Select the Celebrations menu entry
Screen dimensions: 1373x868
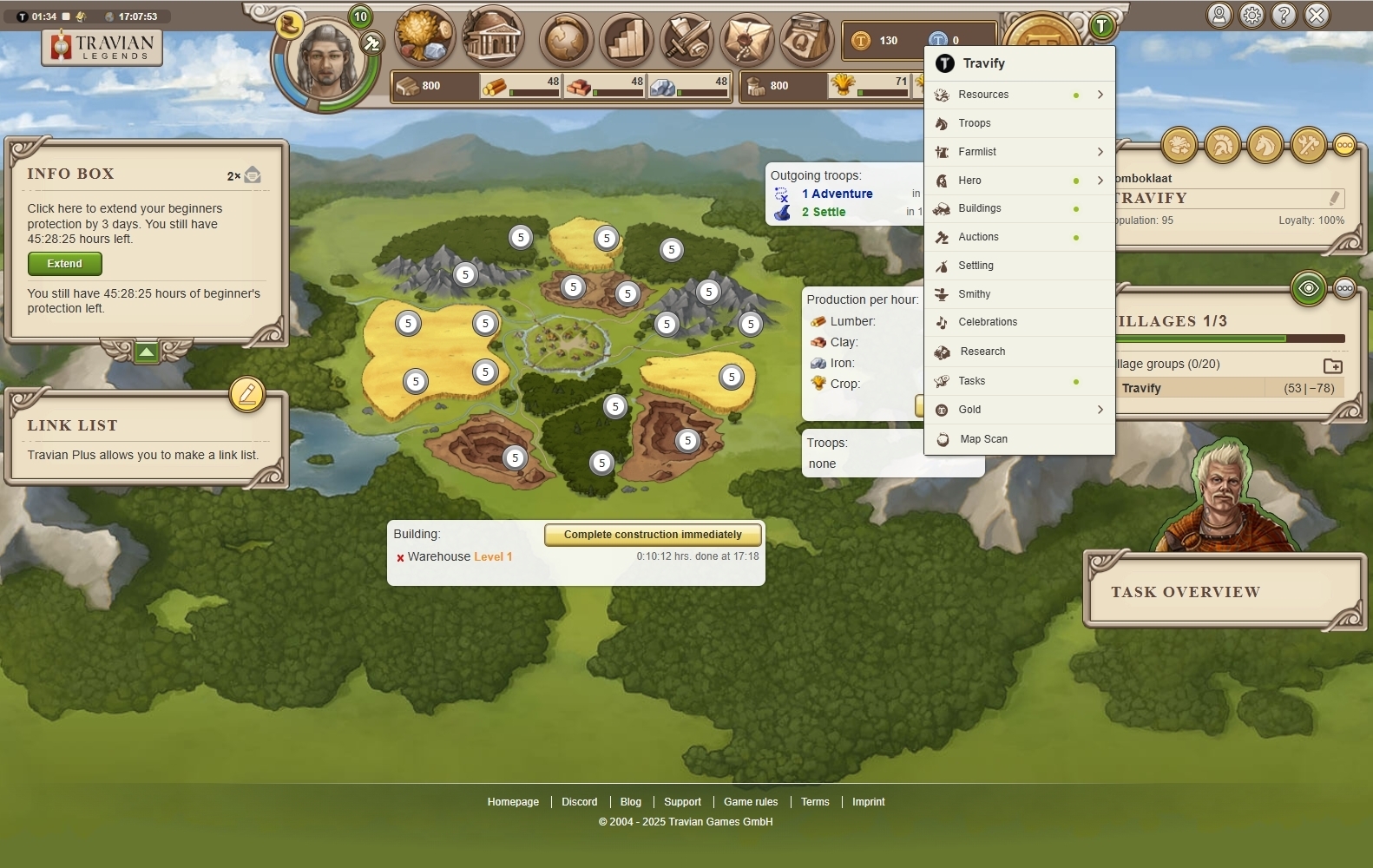988,322
